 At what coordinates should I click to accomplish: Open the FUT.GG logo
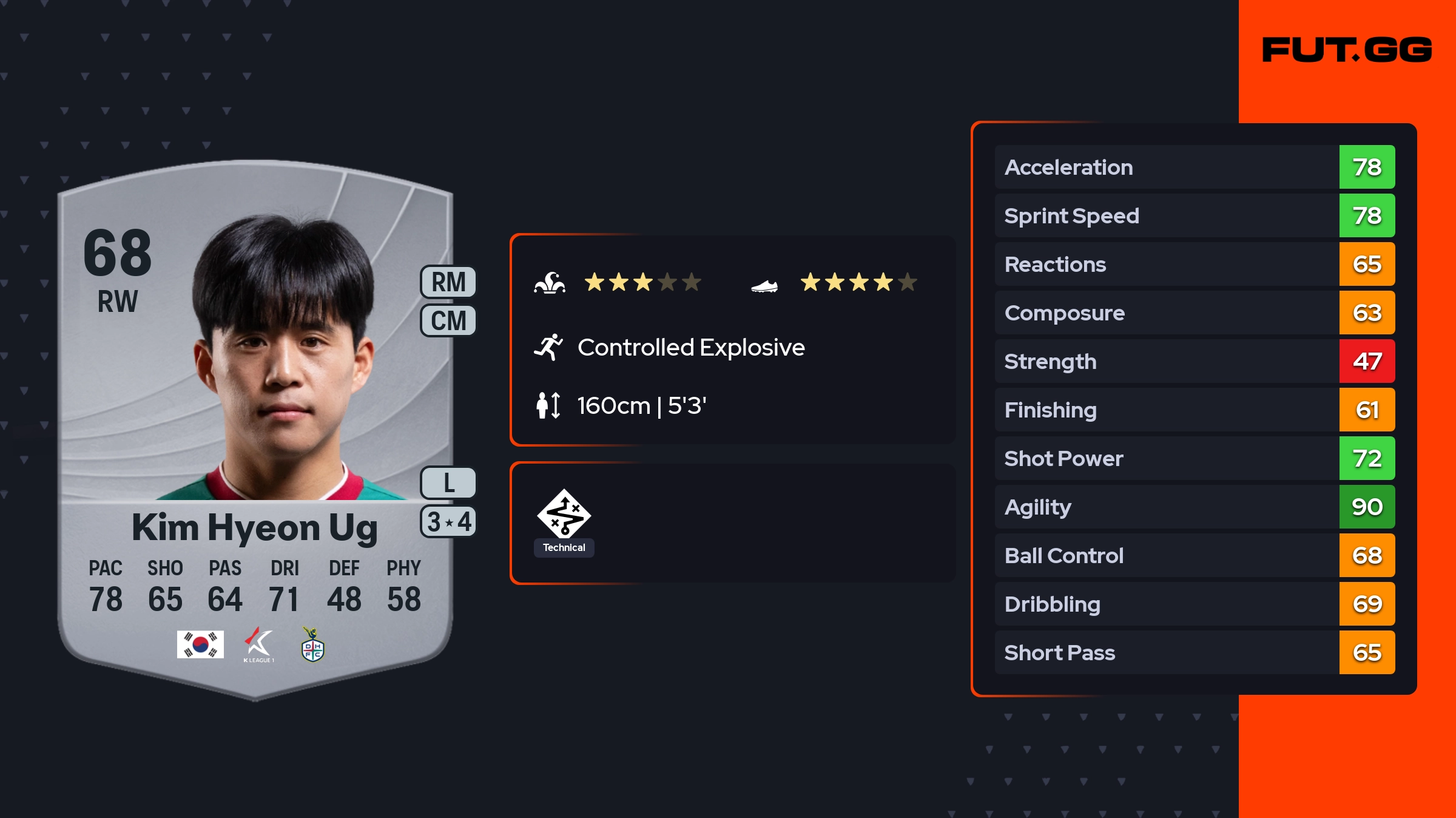[1347, 50]
